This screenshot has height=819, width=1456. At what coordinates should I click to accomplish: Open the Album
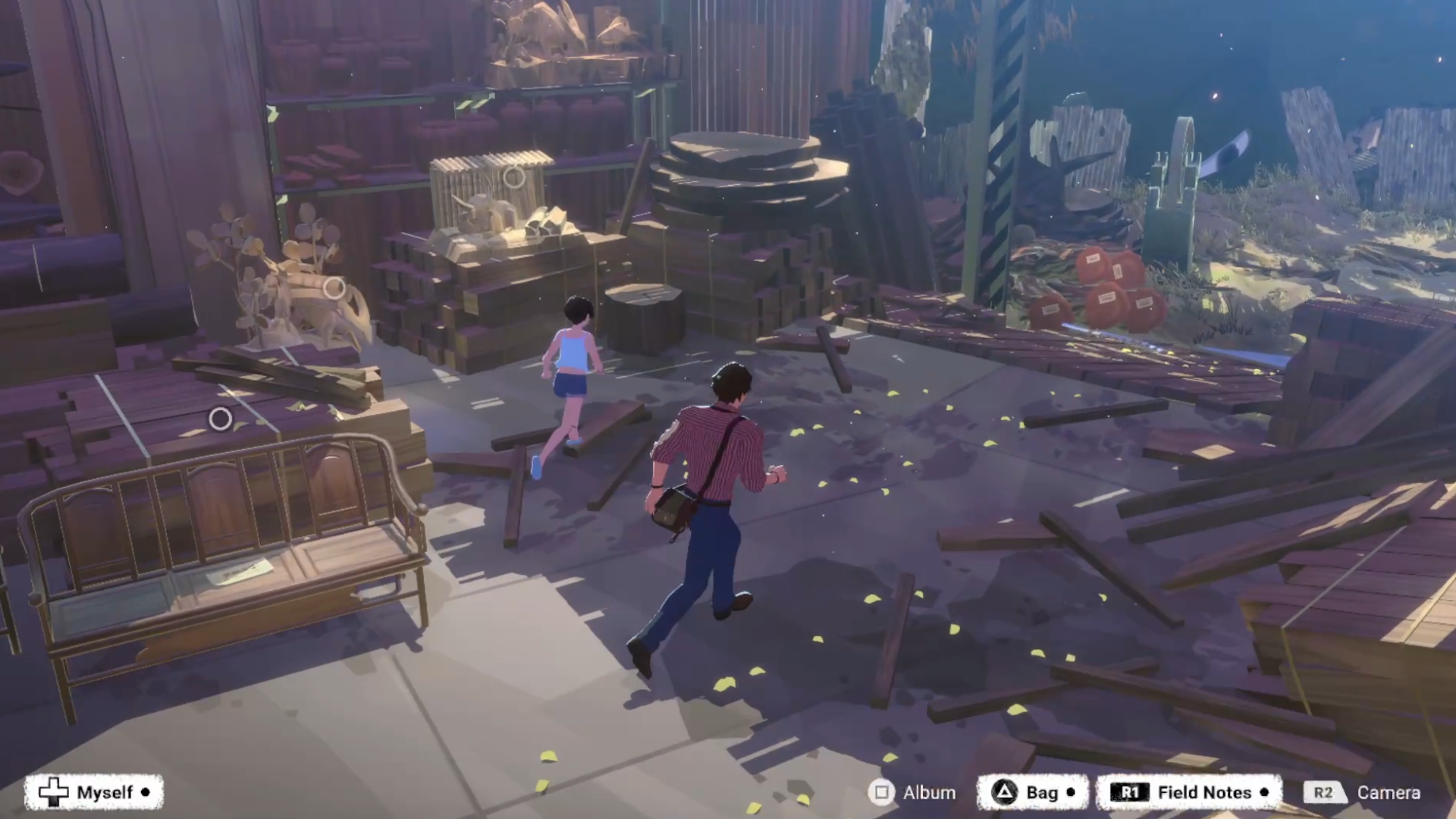click(x=912, y=792)
